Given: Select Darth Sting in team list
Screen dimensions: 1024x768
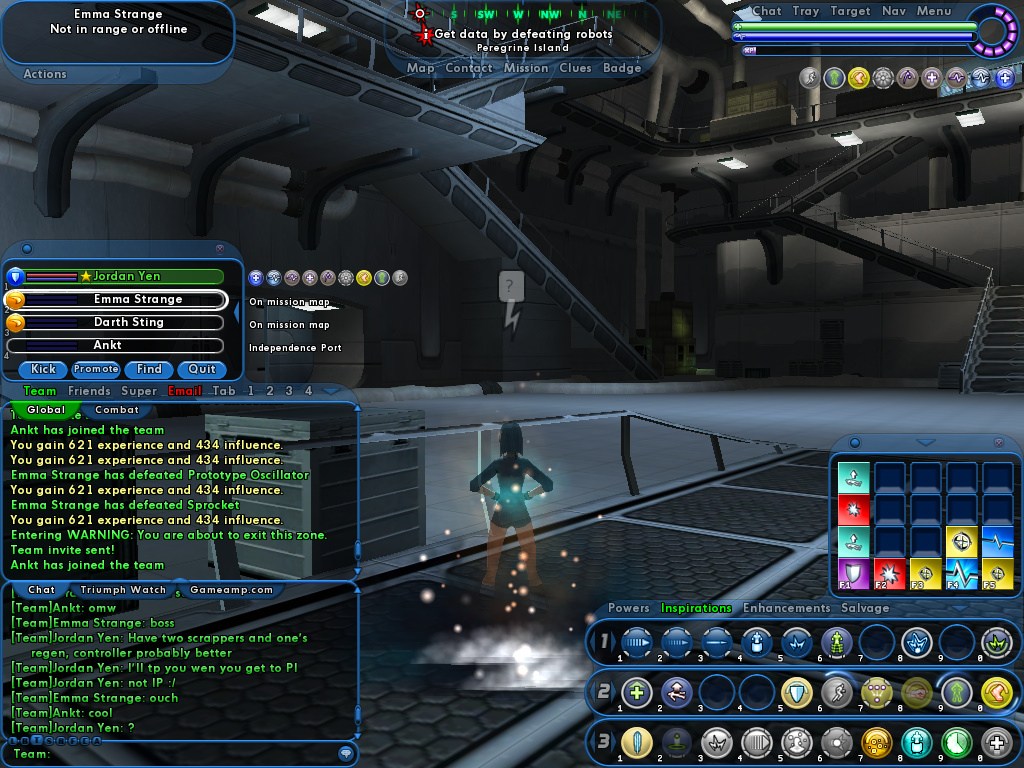Looking at the screenshot, I should [x=124, y=322].
